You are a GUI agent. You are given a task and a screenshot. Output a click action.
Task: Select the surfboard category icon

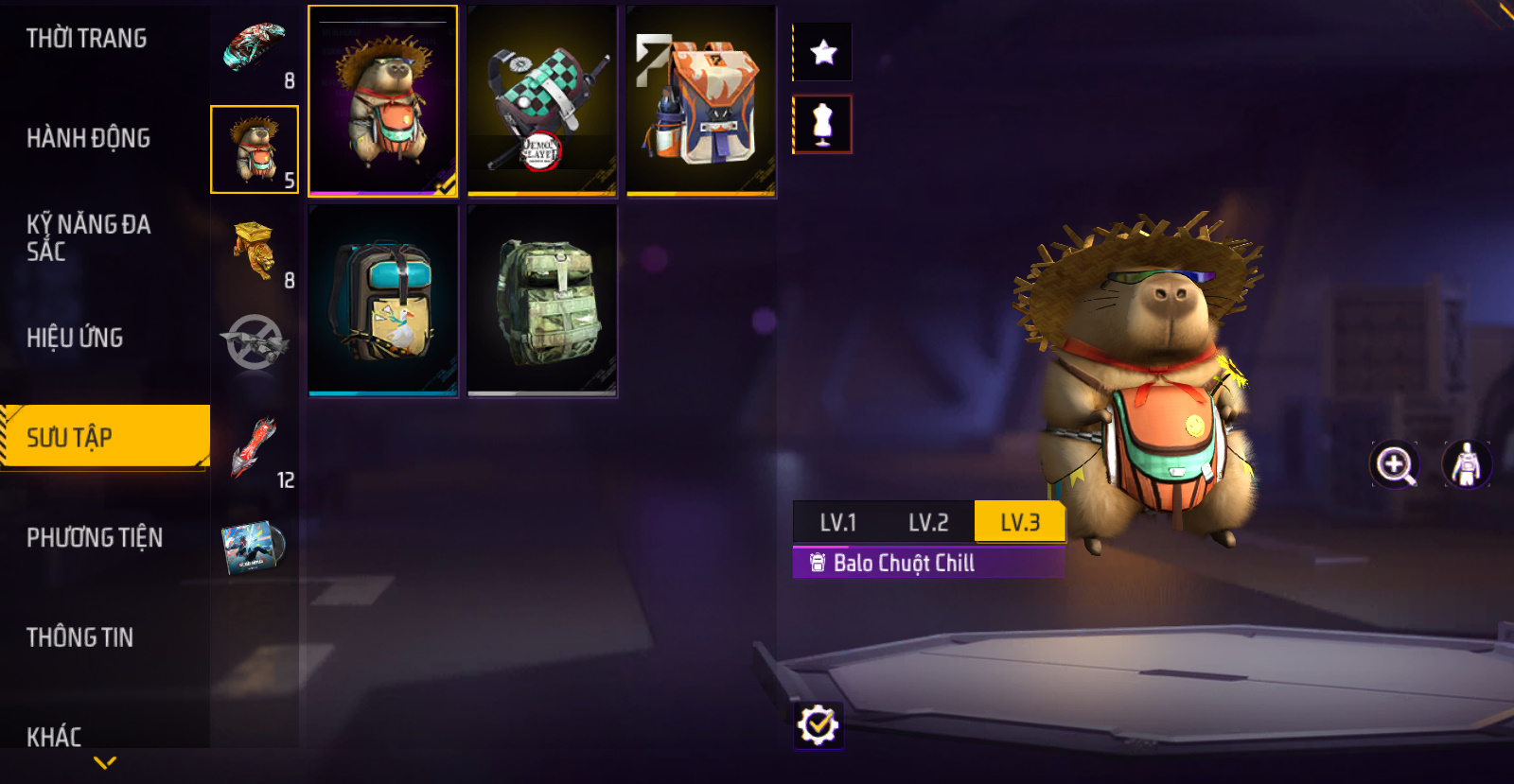click(254, 49)
